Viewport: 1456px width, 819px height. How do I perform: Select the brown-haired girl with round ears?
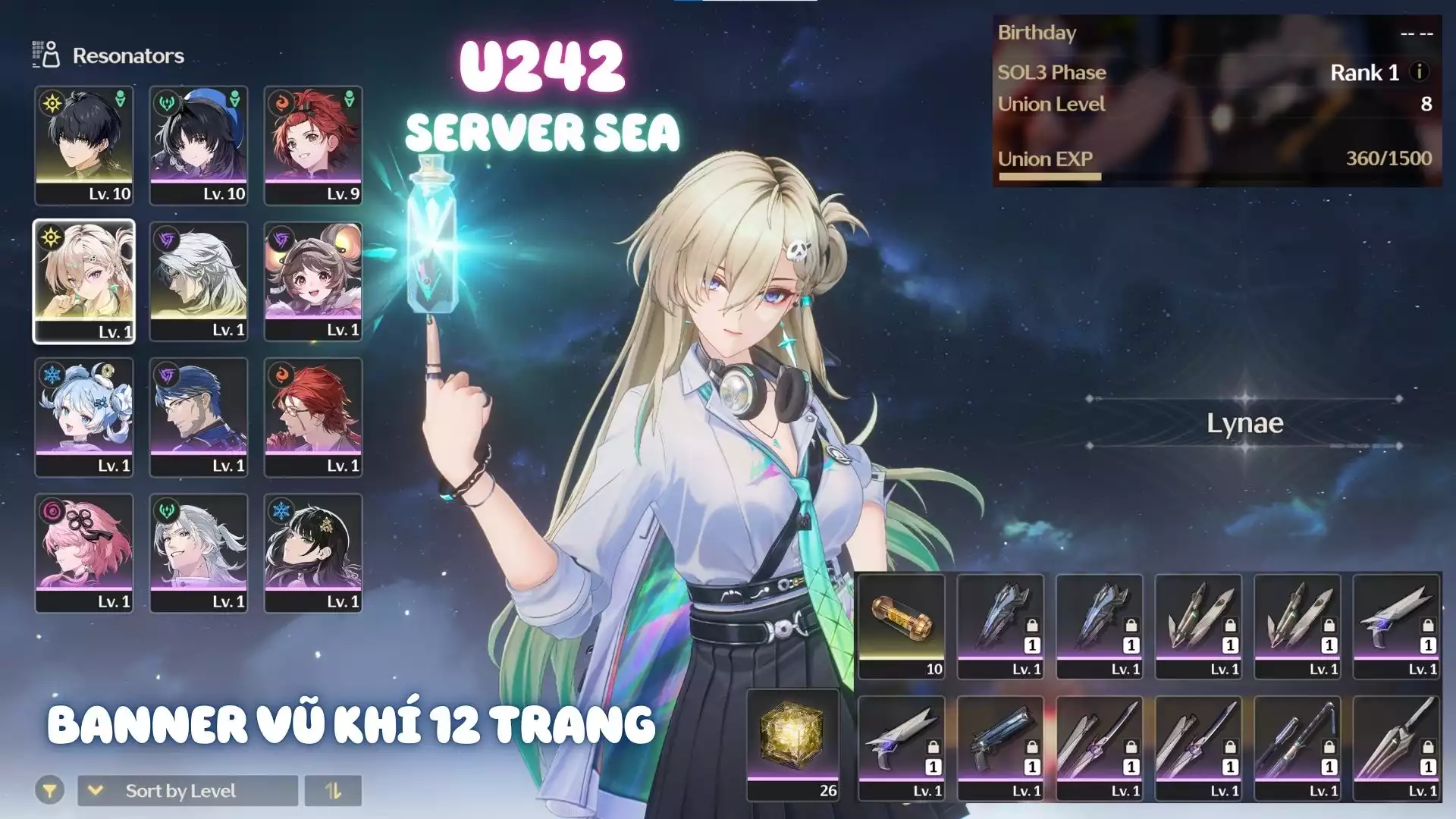(313, 281)
